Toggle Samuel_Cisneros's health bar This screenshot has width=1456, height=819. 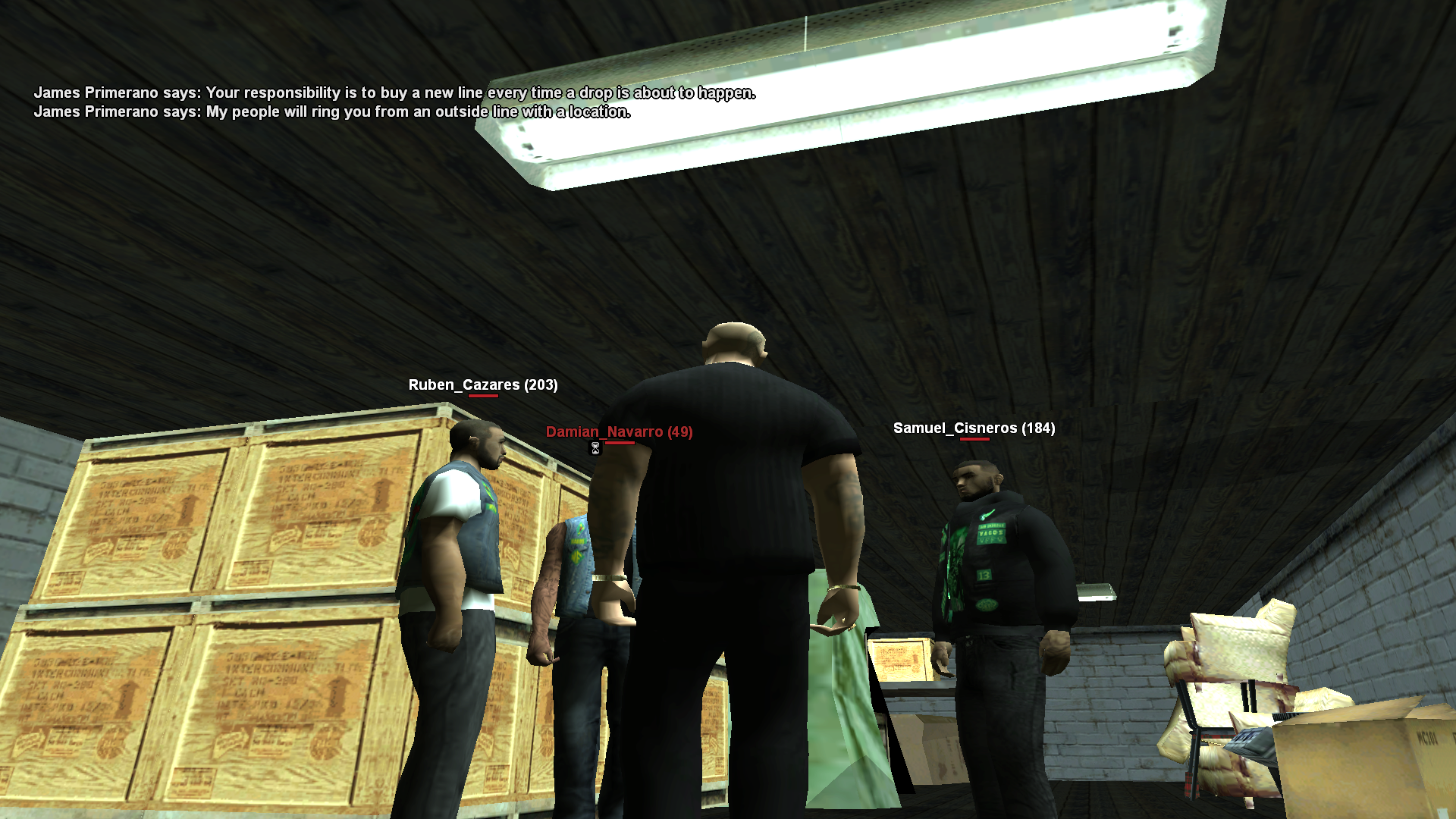coord(974,440)
